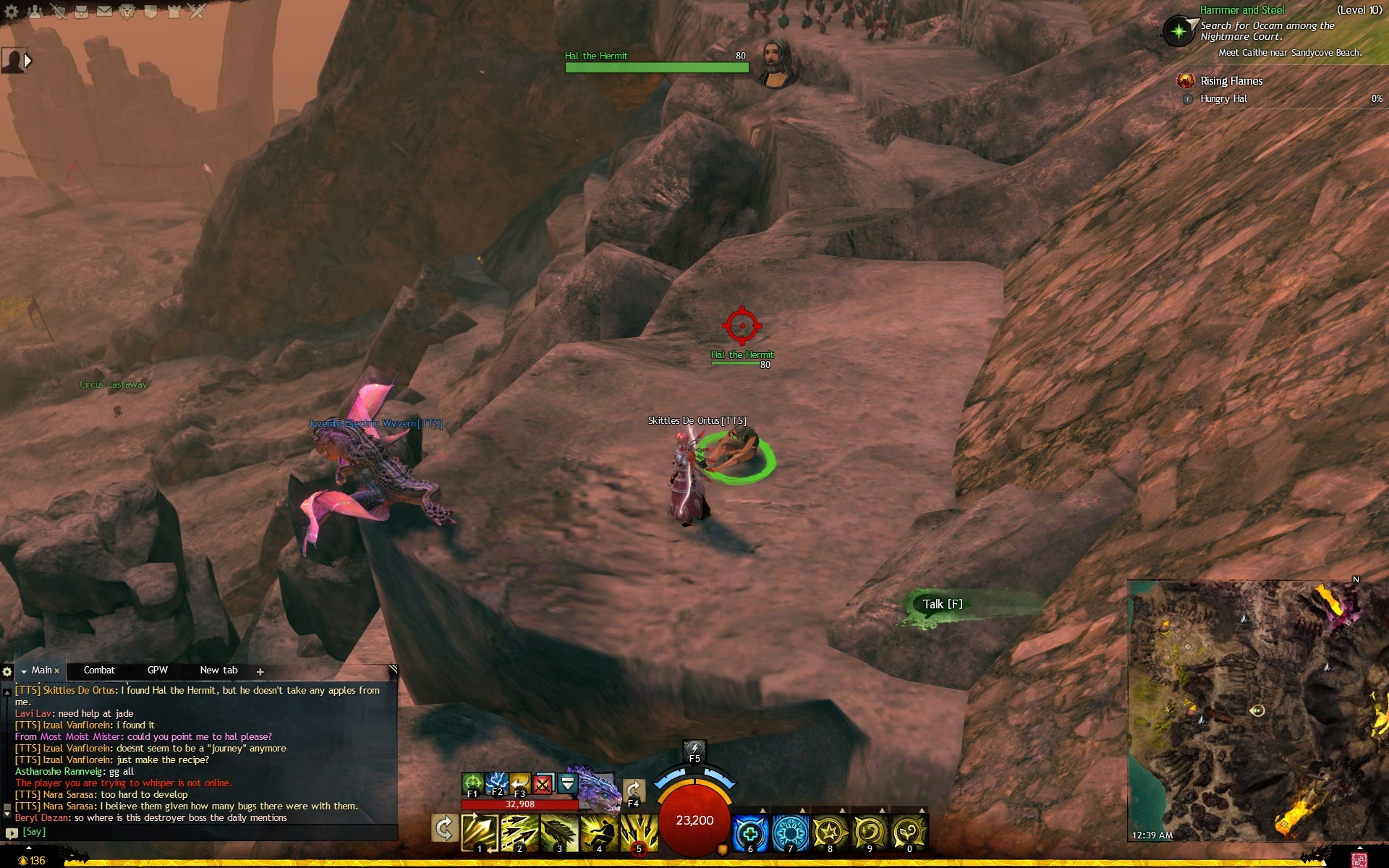Click the weapon swap button
Screen dimensions: 1389x868
443,829
